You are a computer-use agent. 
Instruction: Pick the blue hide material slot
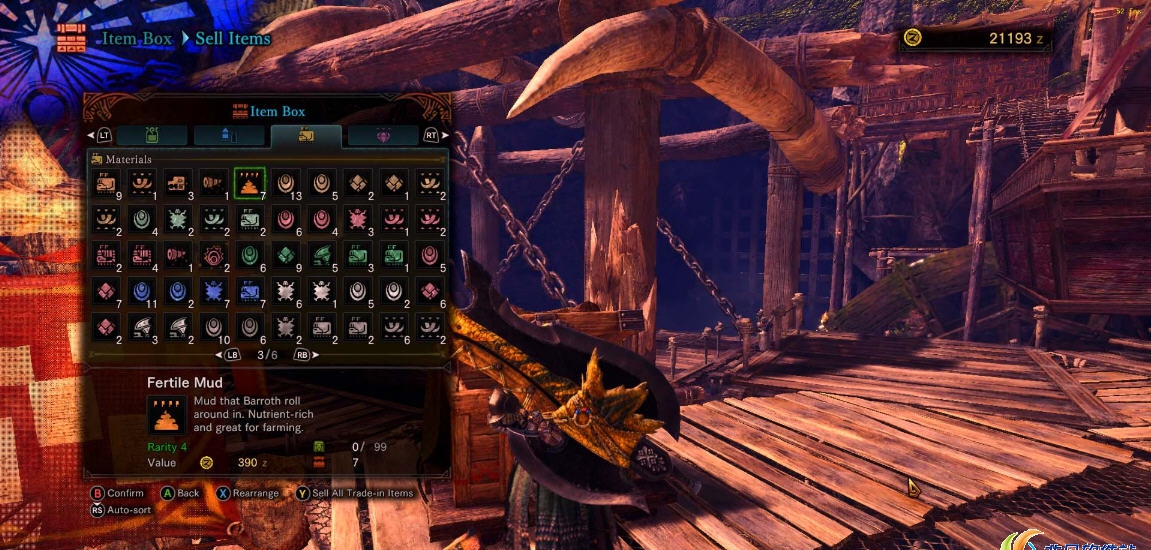pos(249,292)
